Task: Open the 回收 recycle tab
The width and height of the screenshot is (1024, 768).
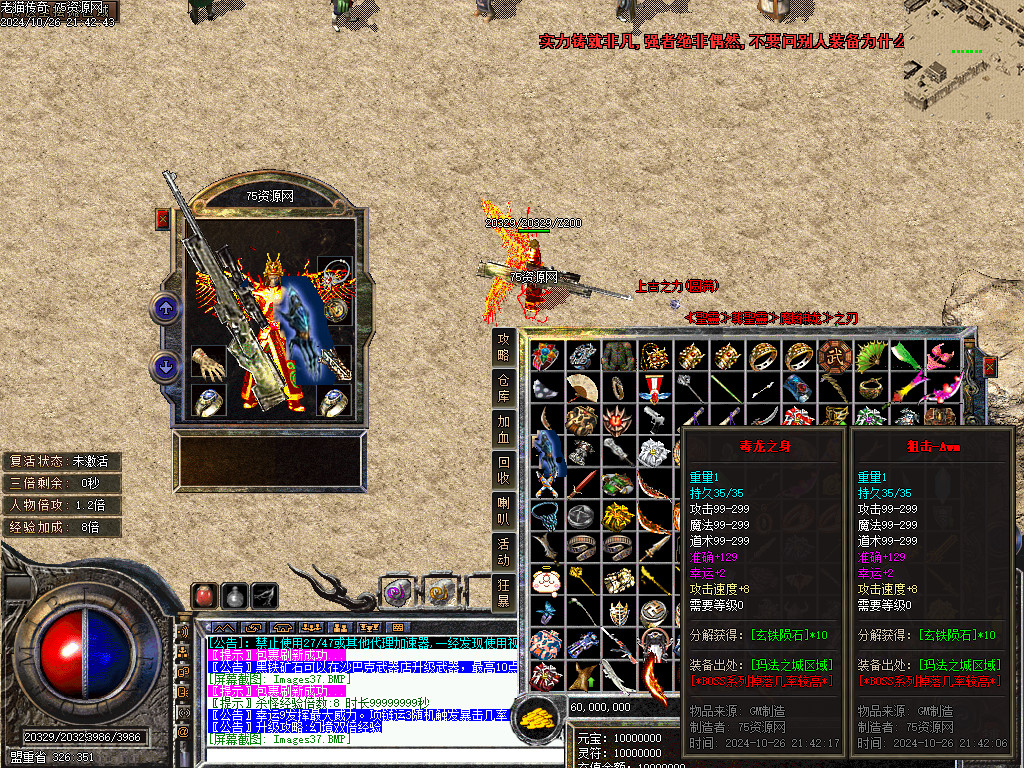Action: click(x=505, y=470)
